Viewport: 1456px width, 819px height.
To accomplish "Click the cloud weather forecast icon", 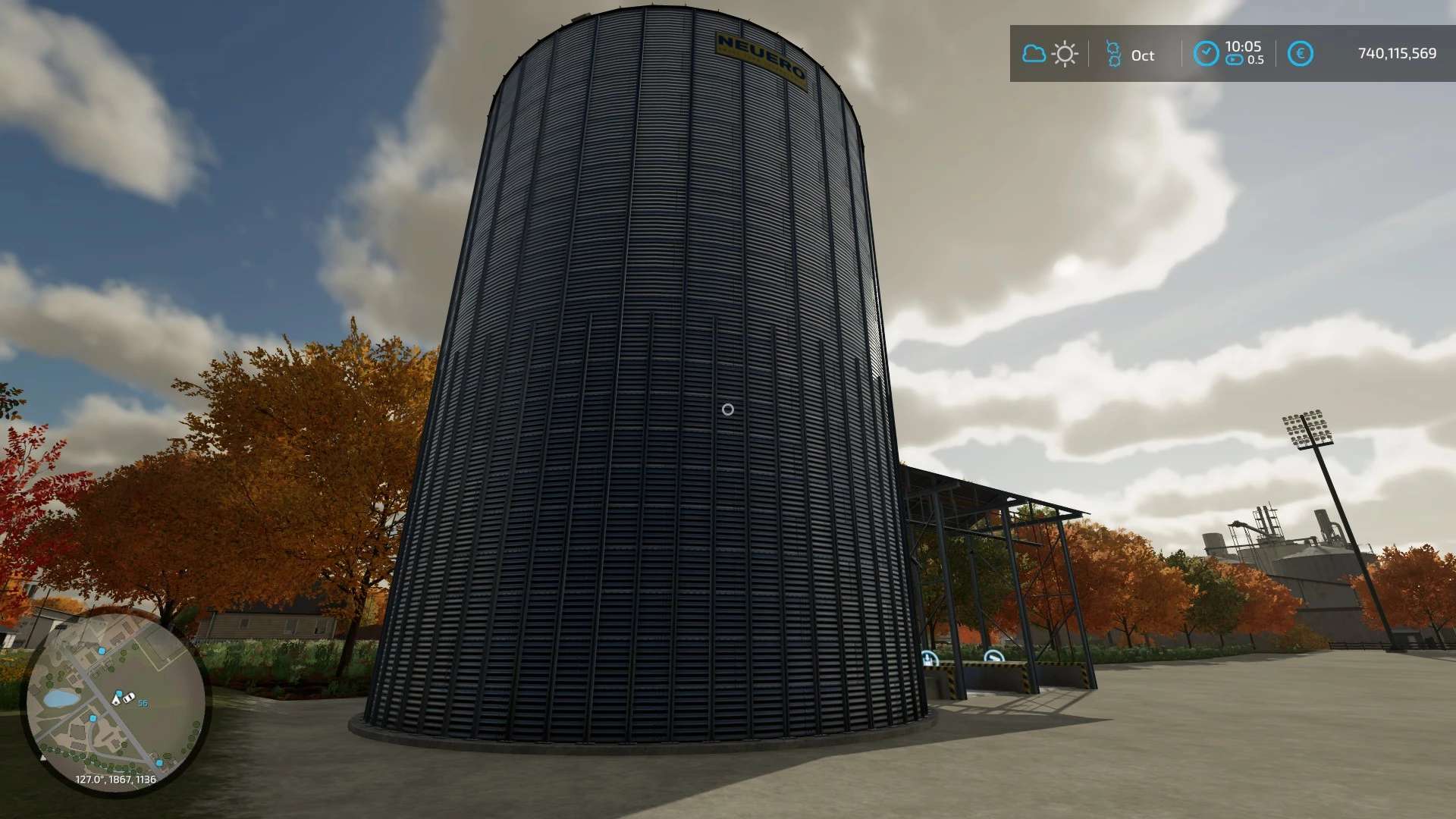I will pyautogui.click(x=1034, y=54).
